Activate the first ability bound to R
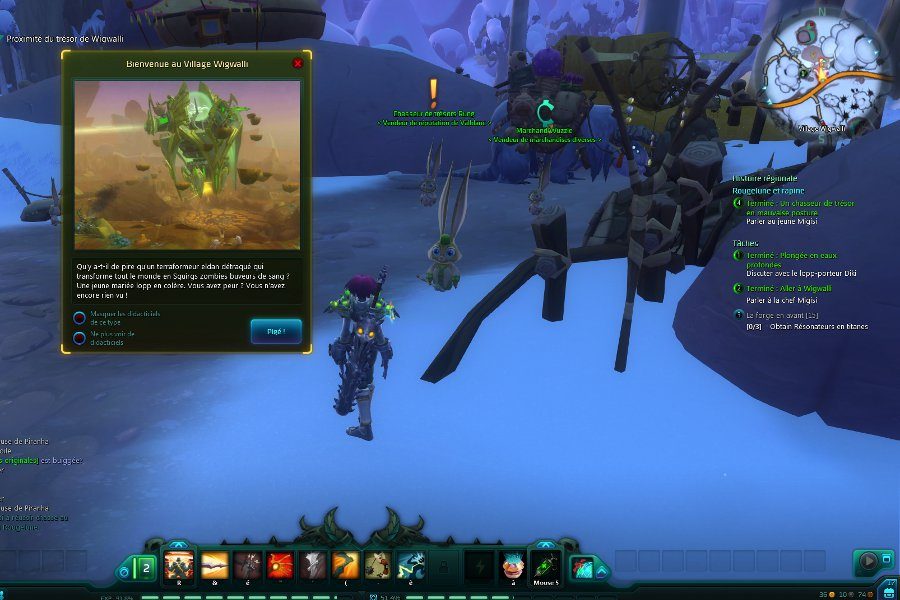The width and height of the screenshot is (900, 600). (x=180, y=565)
